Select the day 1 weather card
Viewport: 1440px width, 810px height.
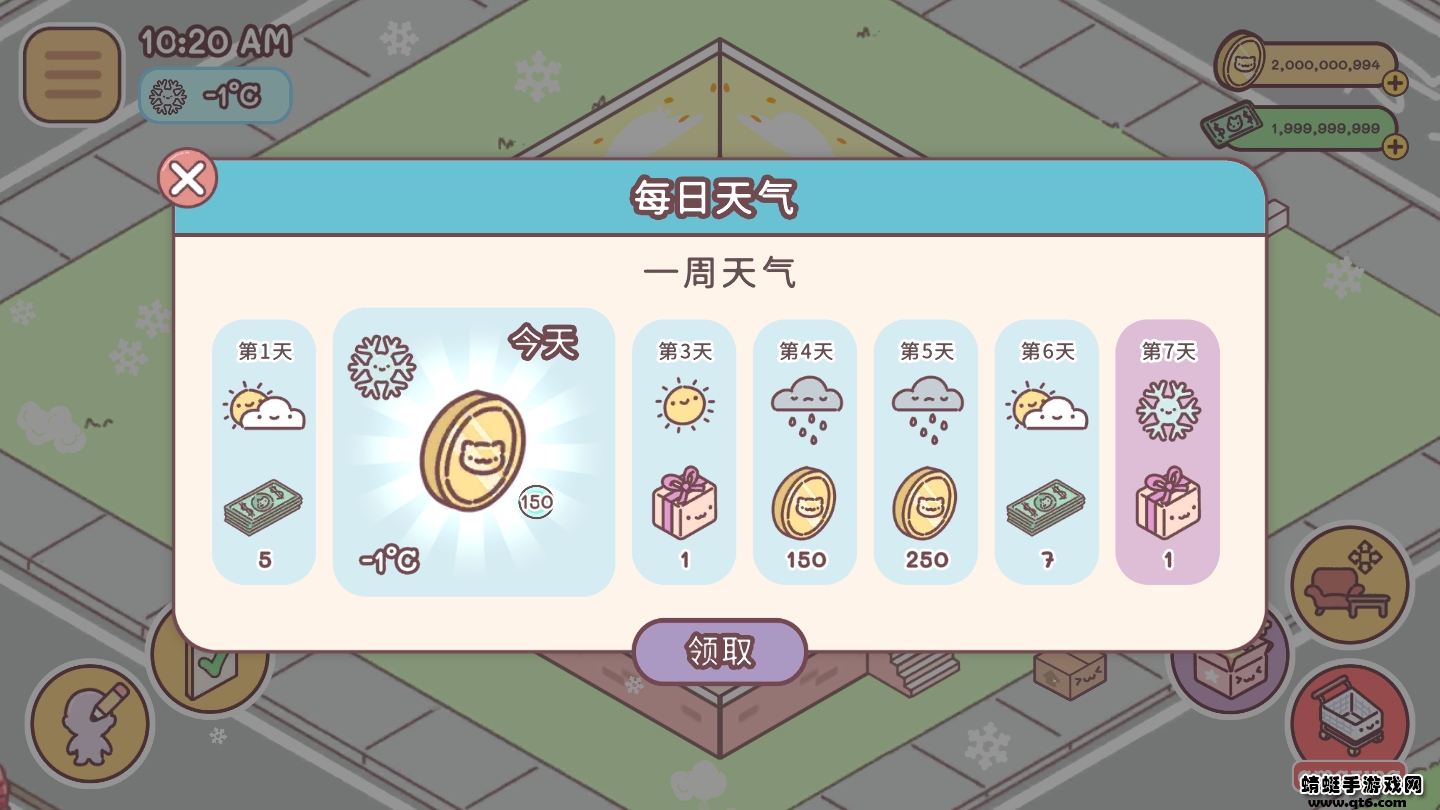263,450
